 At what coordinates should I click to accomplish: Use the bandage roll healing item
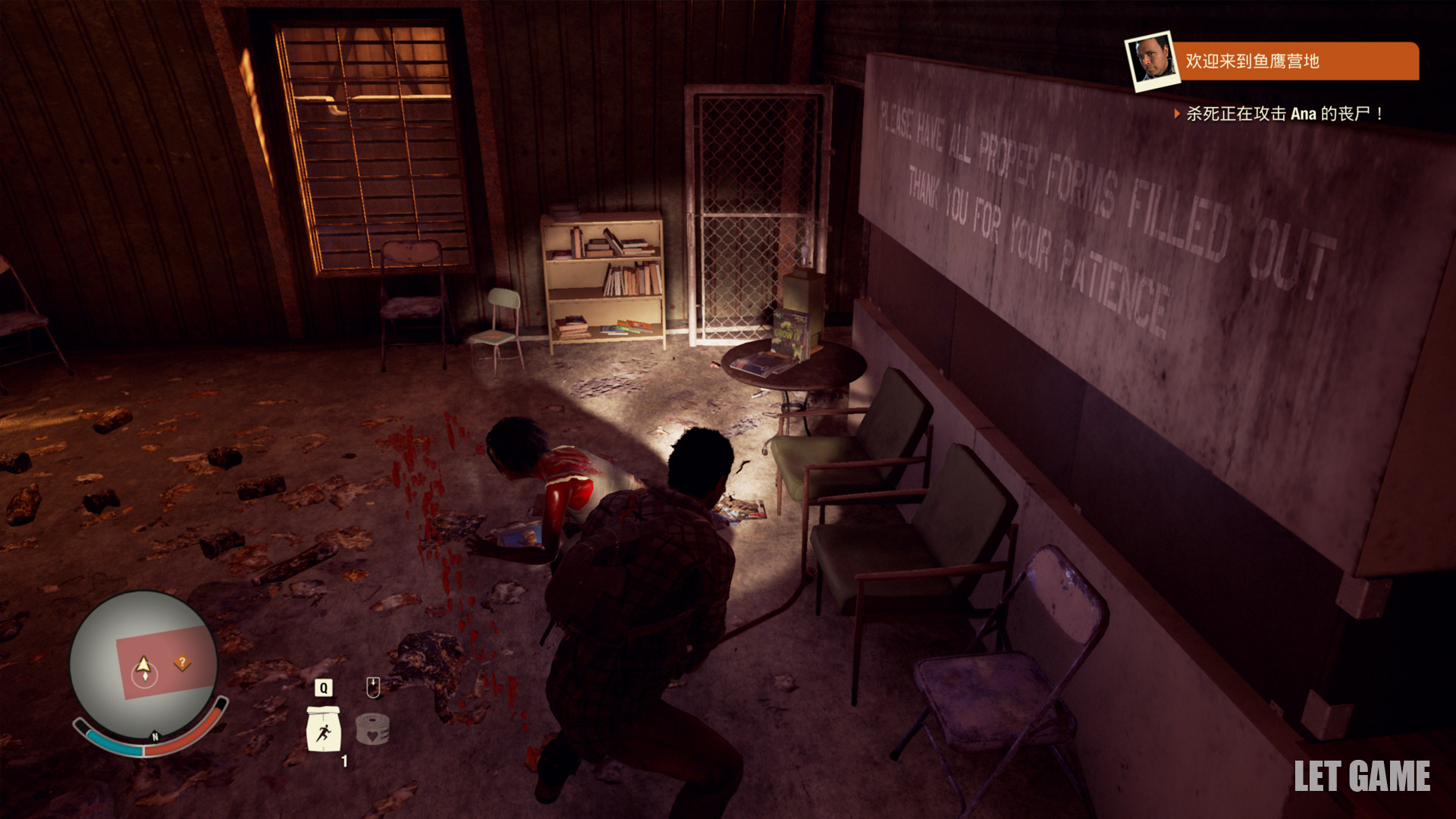click(372, 729)
